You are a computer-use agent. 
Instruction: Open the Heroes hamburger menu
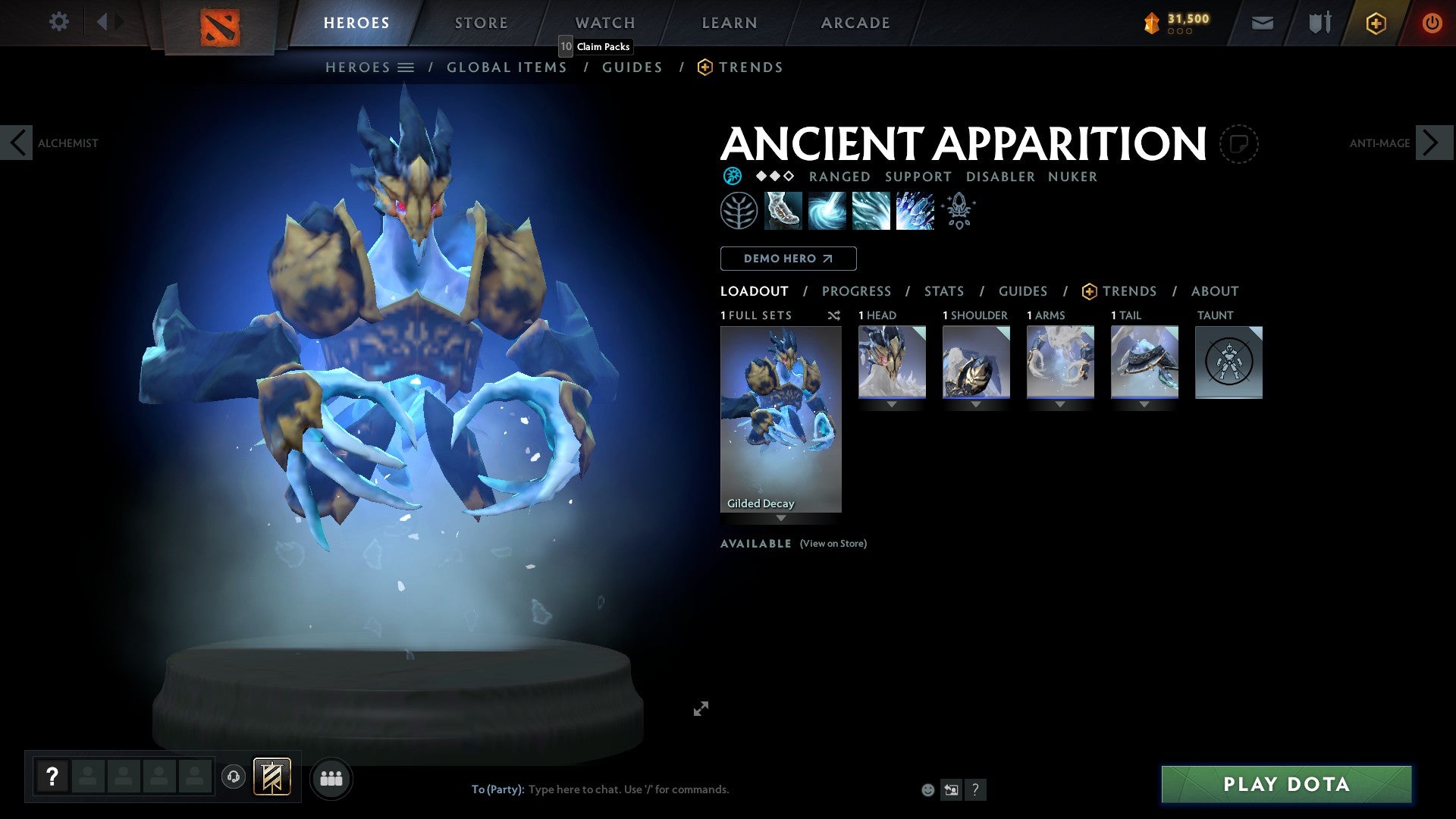coord(406,67)
